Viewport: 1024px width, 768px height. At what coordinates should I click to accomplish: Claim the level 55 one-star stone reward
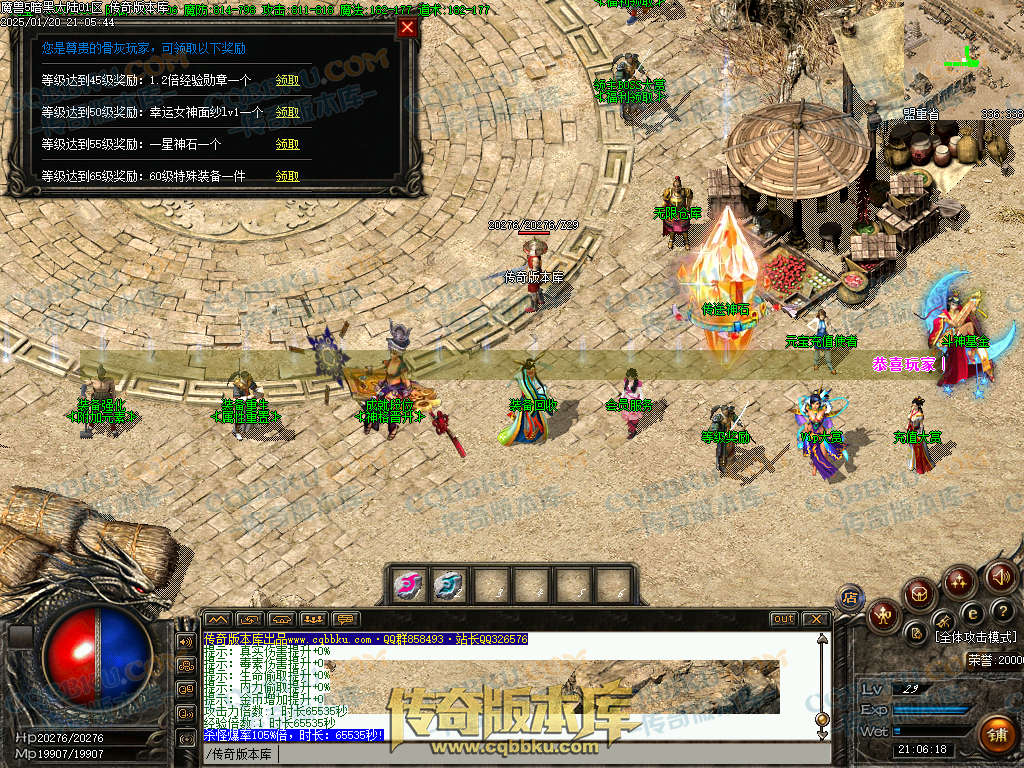(x=287, y=144)
